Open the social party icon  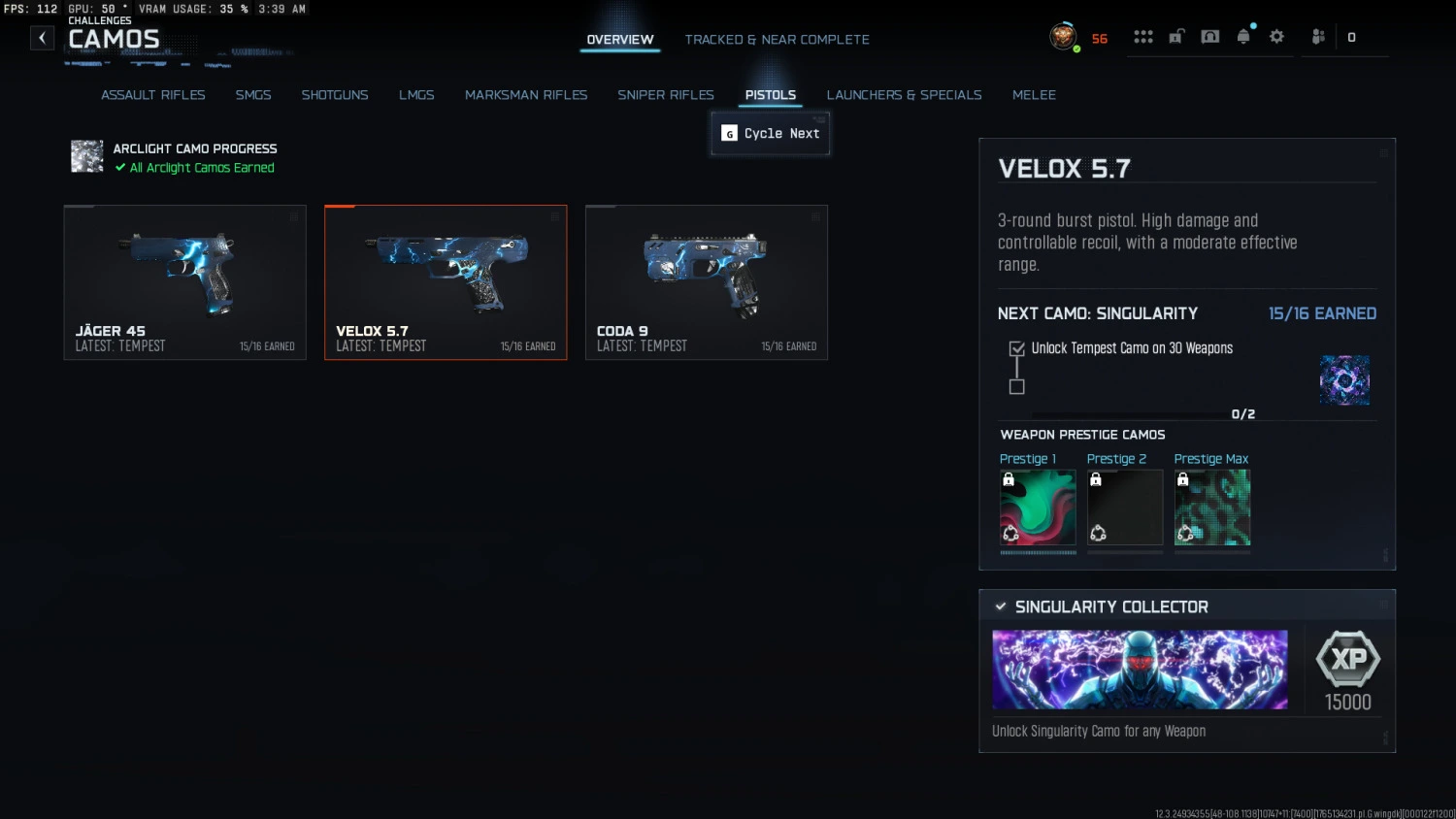[x=1317, y=37]
